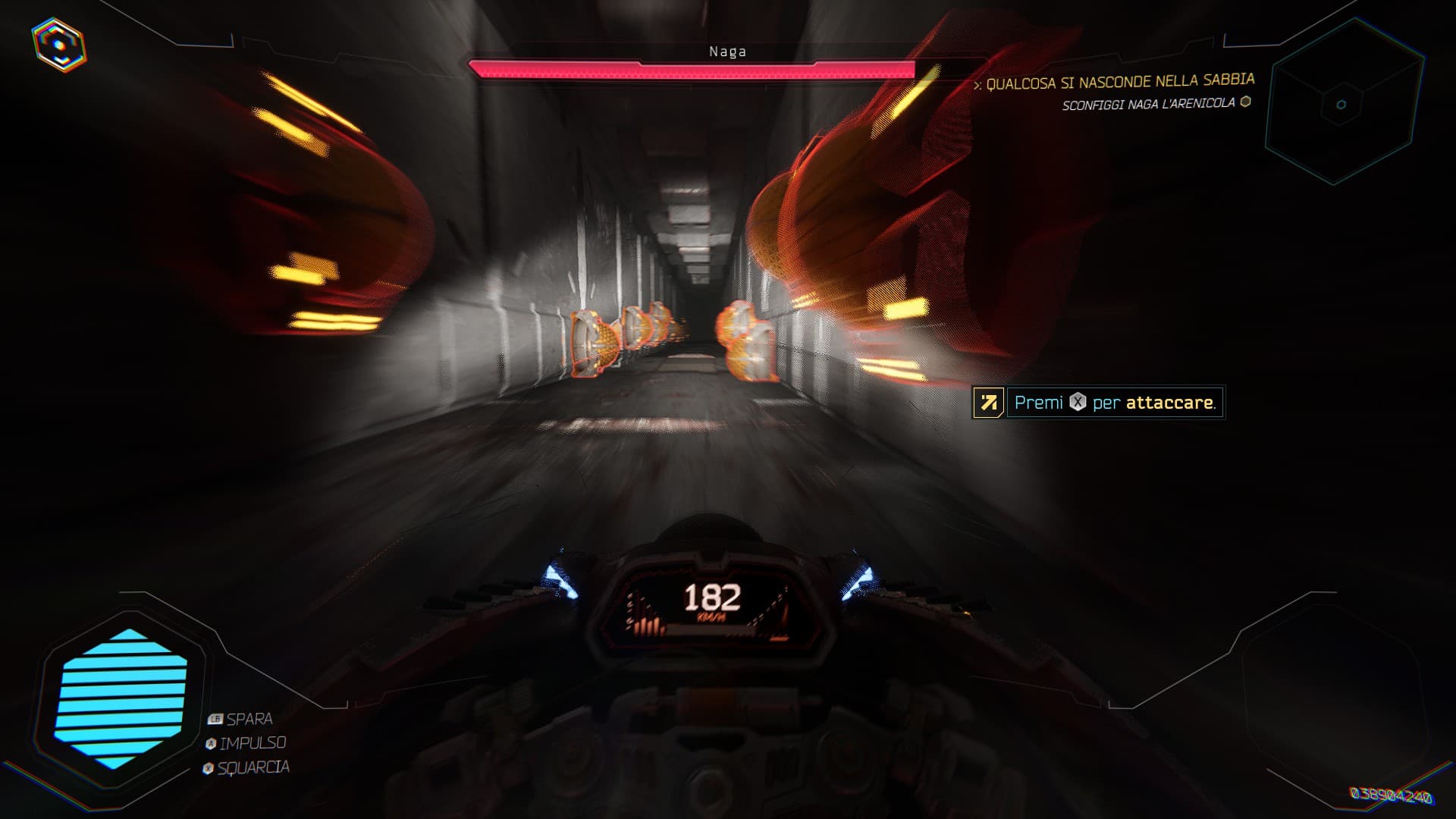Screen dimensions: 1456x819
Task: Click the Naga boss name banner
Action: coord(727,52)
